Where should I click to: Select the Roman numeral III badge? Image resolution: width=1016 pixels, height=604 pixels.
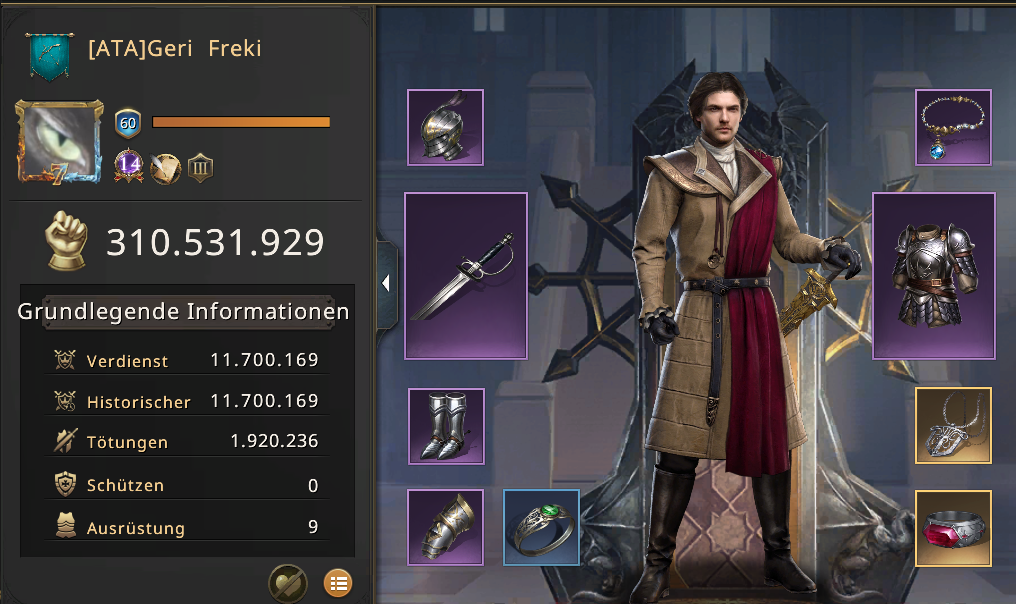[x=200, y=167]
